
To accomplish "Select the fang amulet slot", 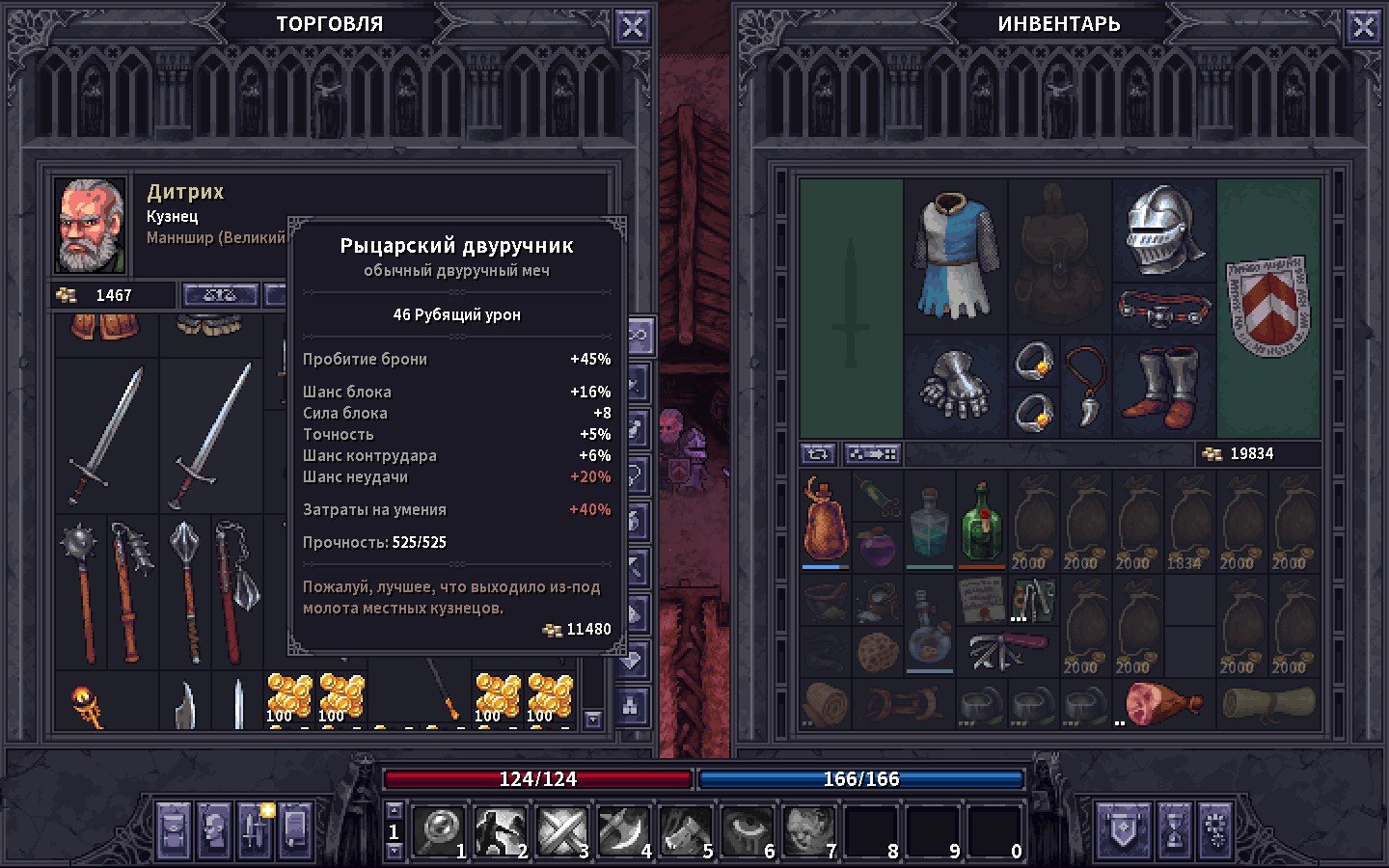I will [1086, 386].
